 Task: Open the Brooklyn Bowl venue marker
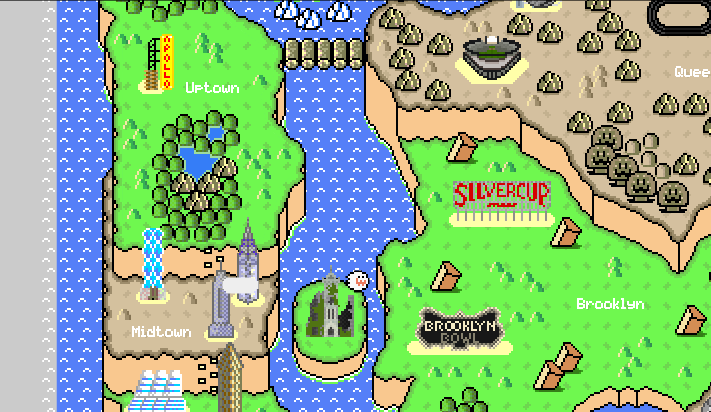[460, 329]
